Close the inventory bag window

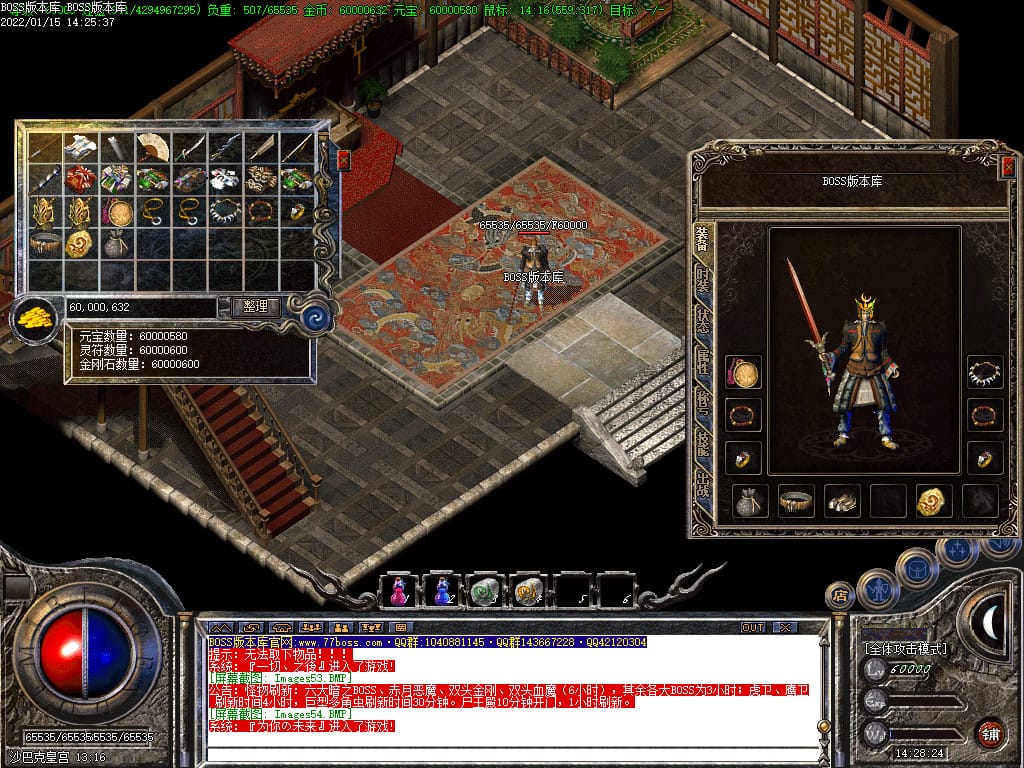click(344, 160)
